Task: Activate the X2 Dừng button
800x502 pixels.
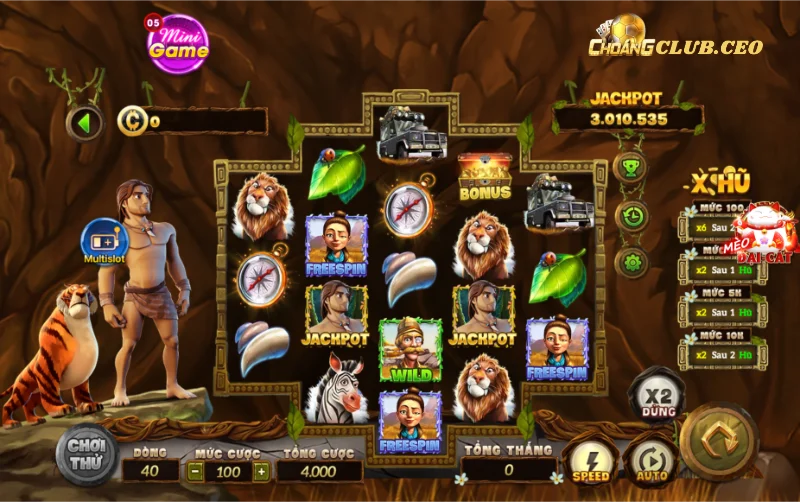Action: click(656, 397)
